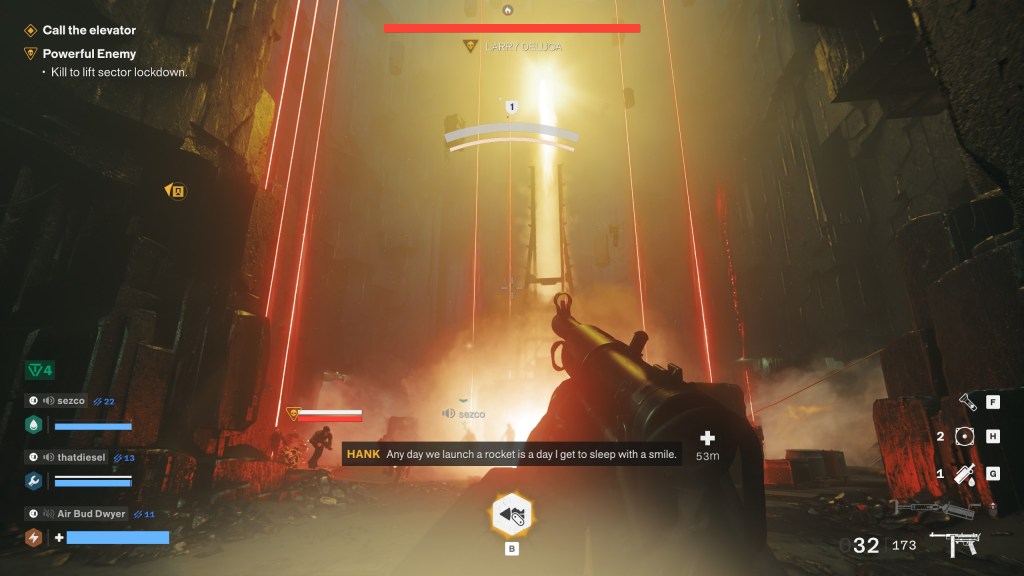Click the medic cross waypoint marker

[708, 438]
